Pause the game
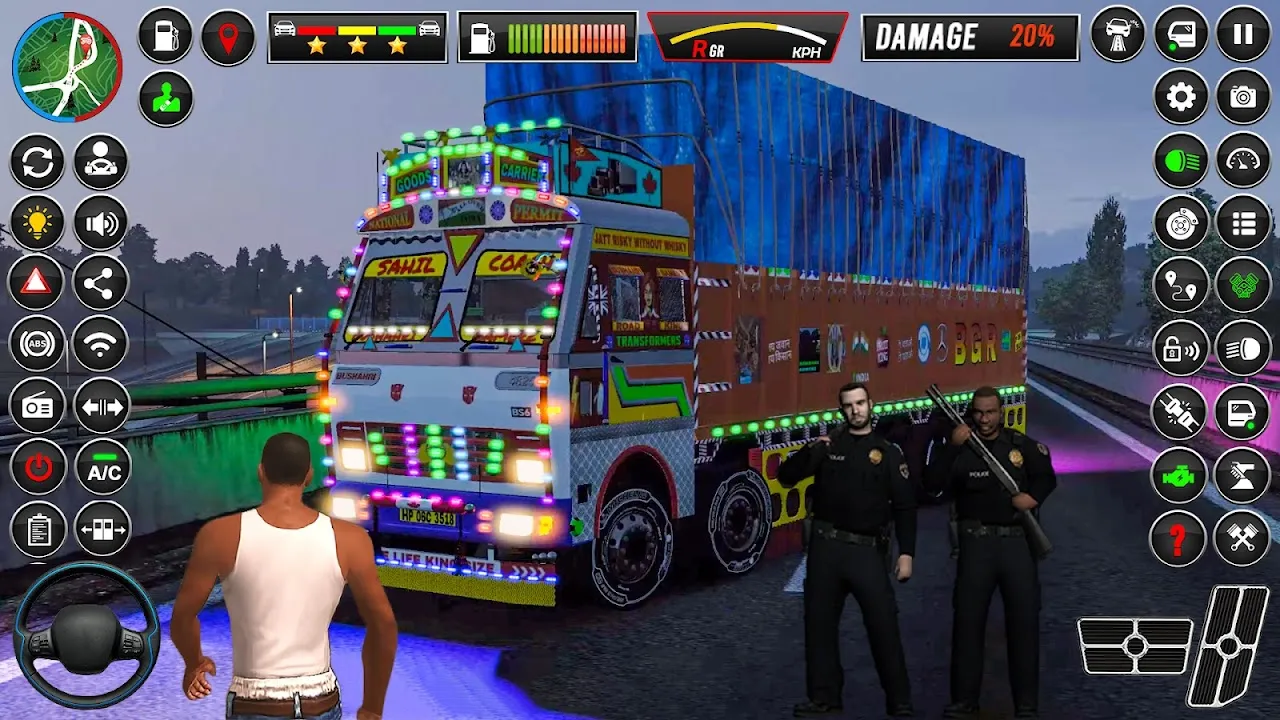 [x=1243, y=35]
